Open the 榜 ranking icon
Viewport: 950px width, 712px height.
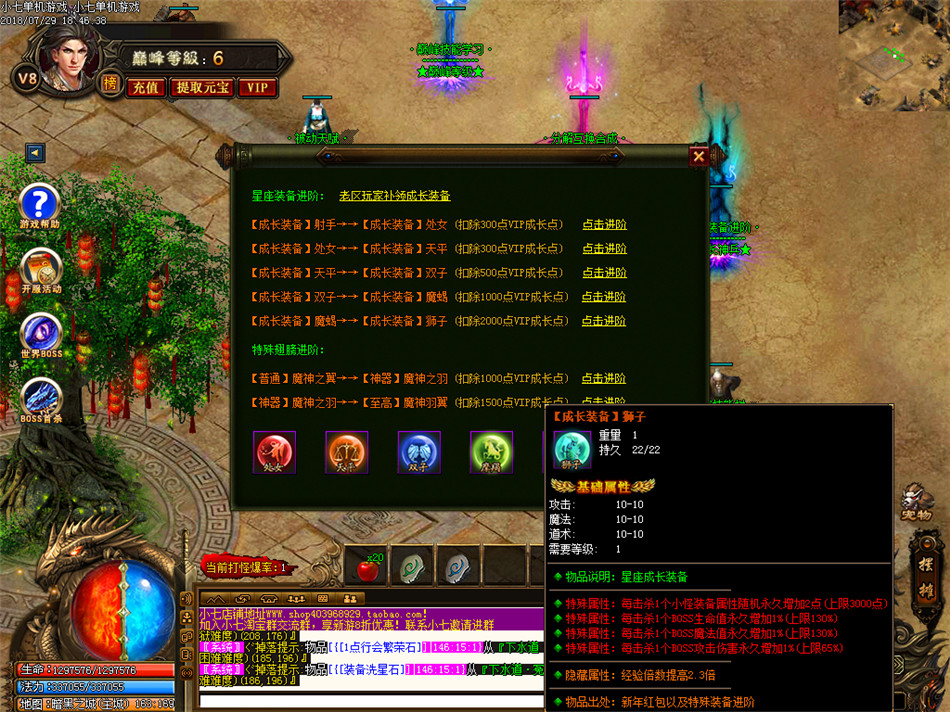(109, 84)
